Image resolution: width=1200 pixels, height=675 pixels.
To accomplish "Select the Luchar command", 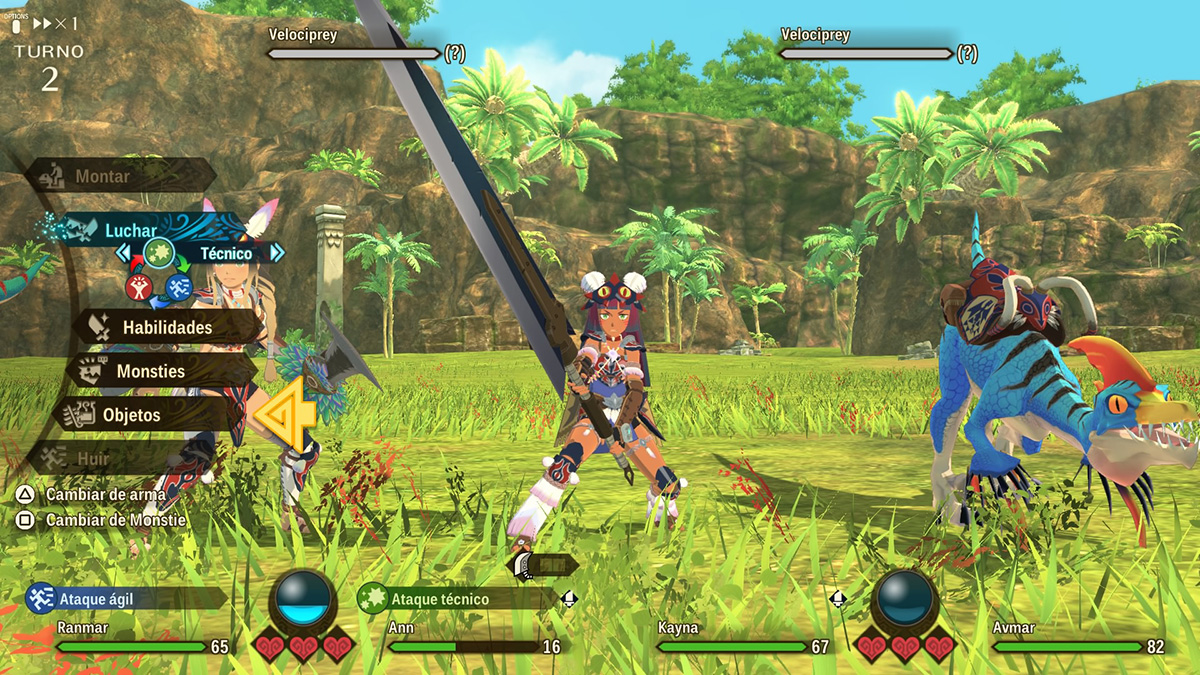I will tap(130, 230).
